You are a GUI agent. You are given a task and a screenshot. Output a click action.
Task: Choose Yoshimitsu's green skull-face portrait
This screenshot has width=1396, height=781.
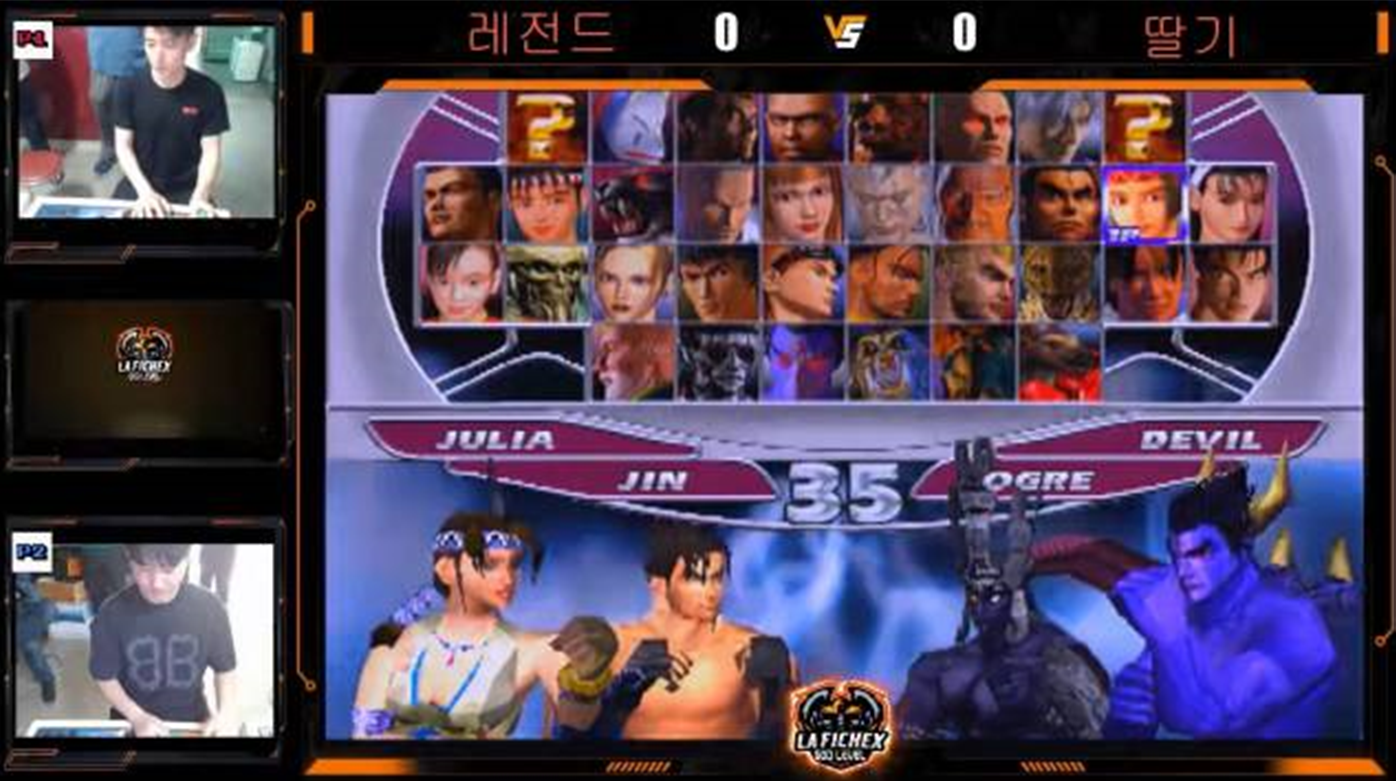(546, 283)
